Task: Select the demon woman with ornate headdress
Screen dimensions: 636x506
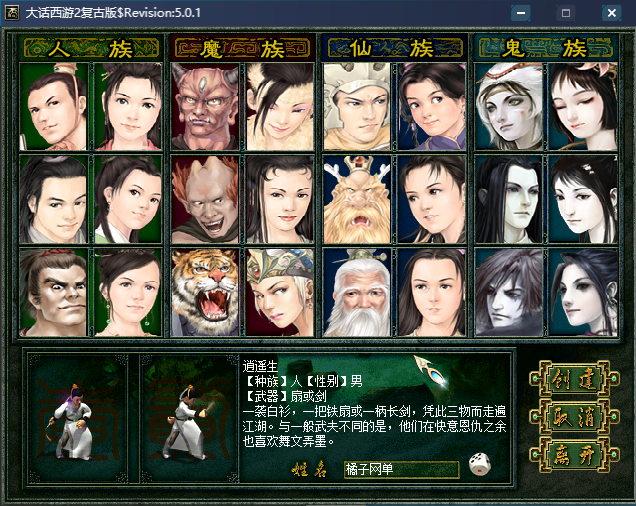Action: click(280, 292)
